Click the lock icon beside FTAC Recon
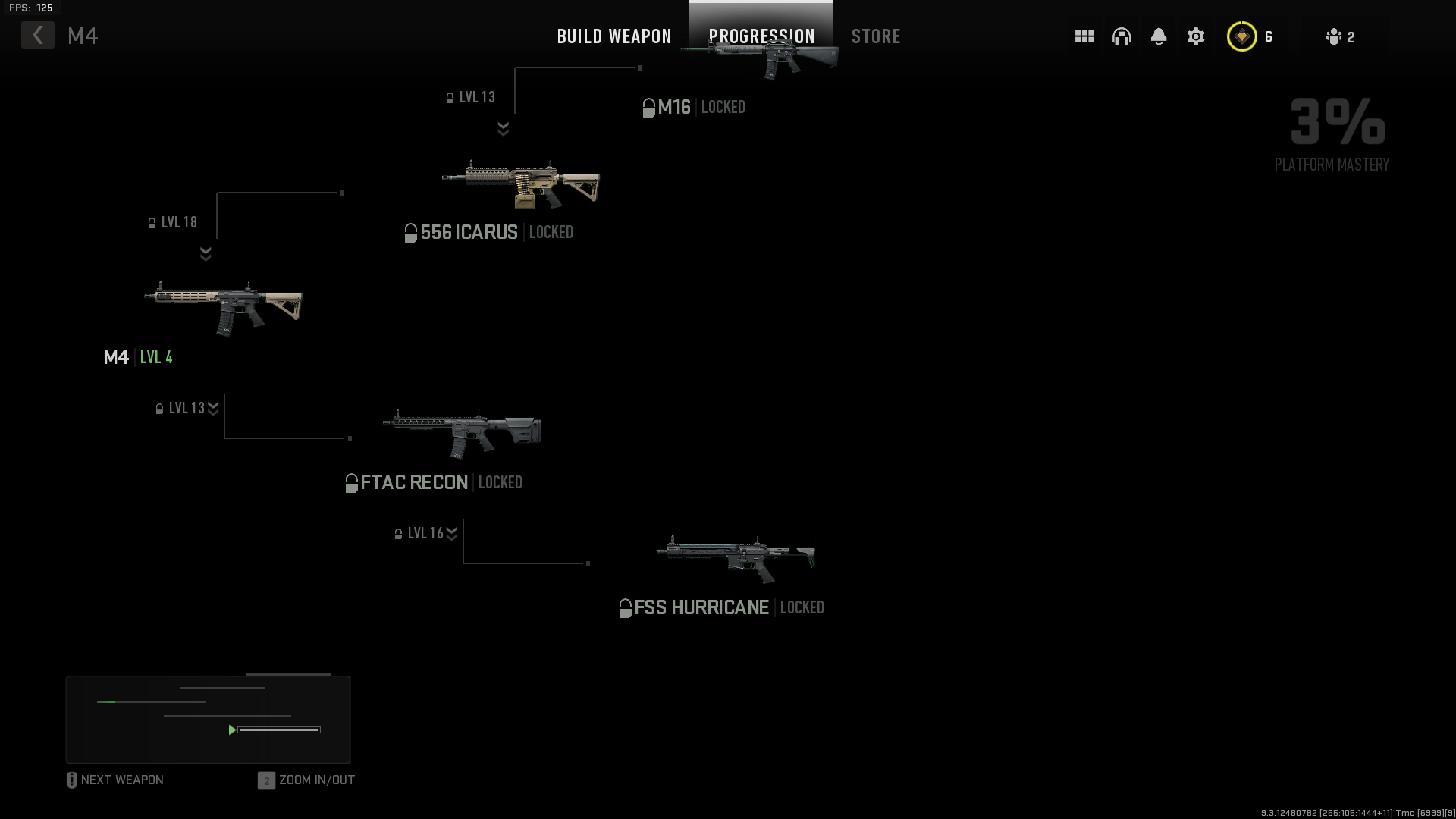 click(x=351, y=482)
